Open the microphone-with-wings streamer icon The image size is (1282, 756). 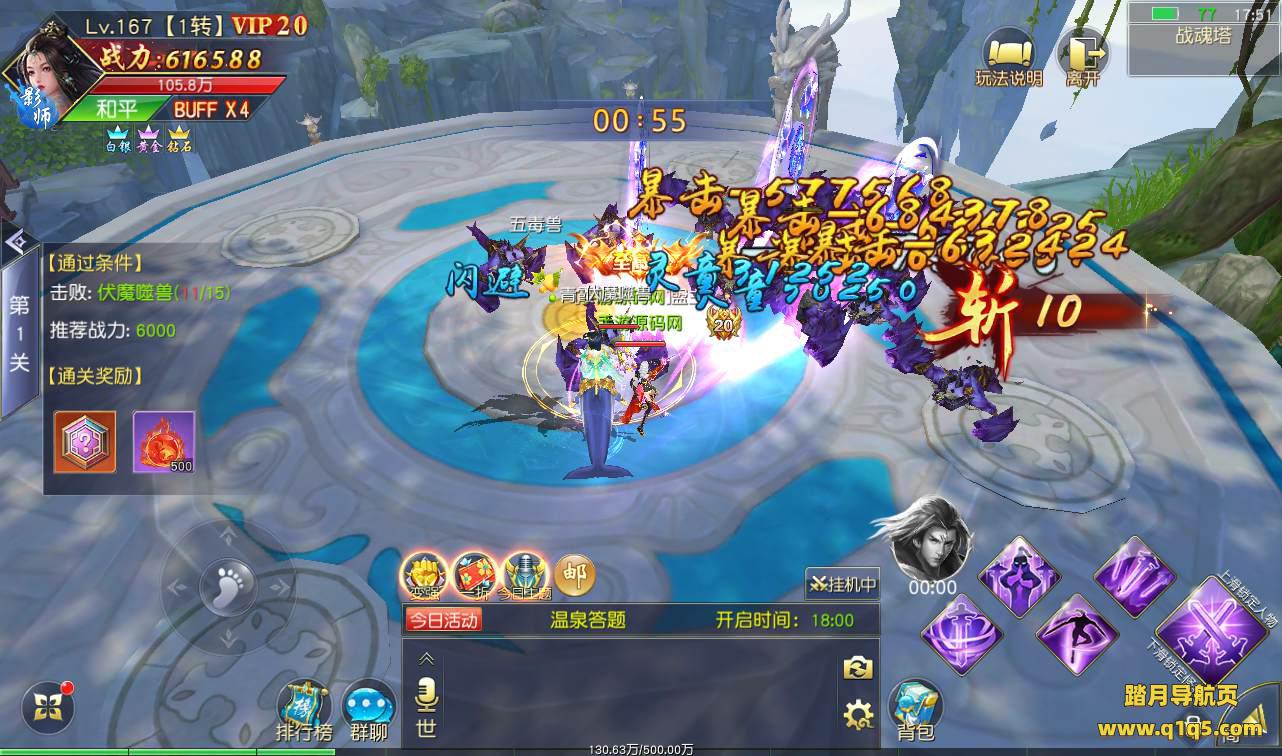(x=525, y=575)
